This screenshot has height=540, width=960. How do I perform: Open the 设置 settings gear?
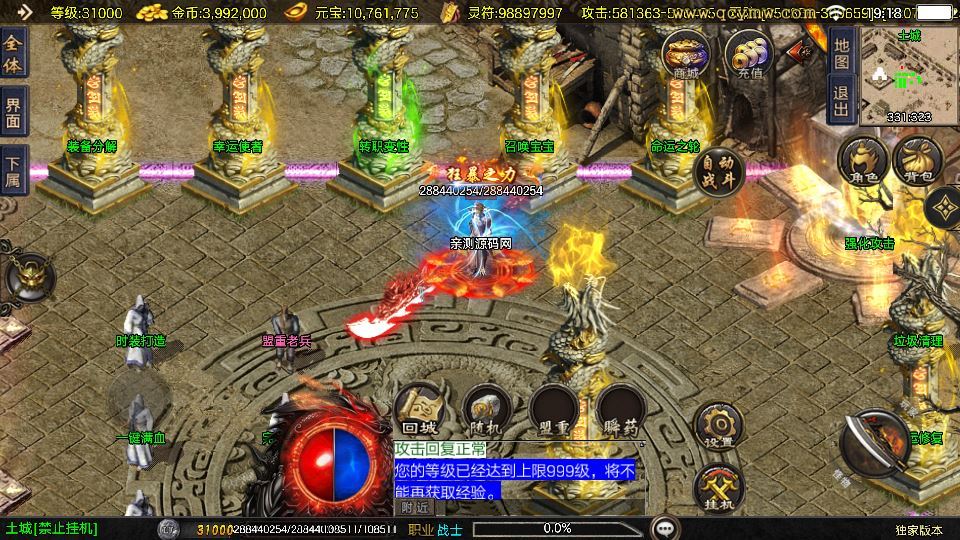coord(718,426)
